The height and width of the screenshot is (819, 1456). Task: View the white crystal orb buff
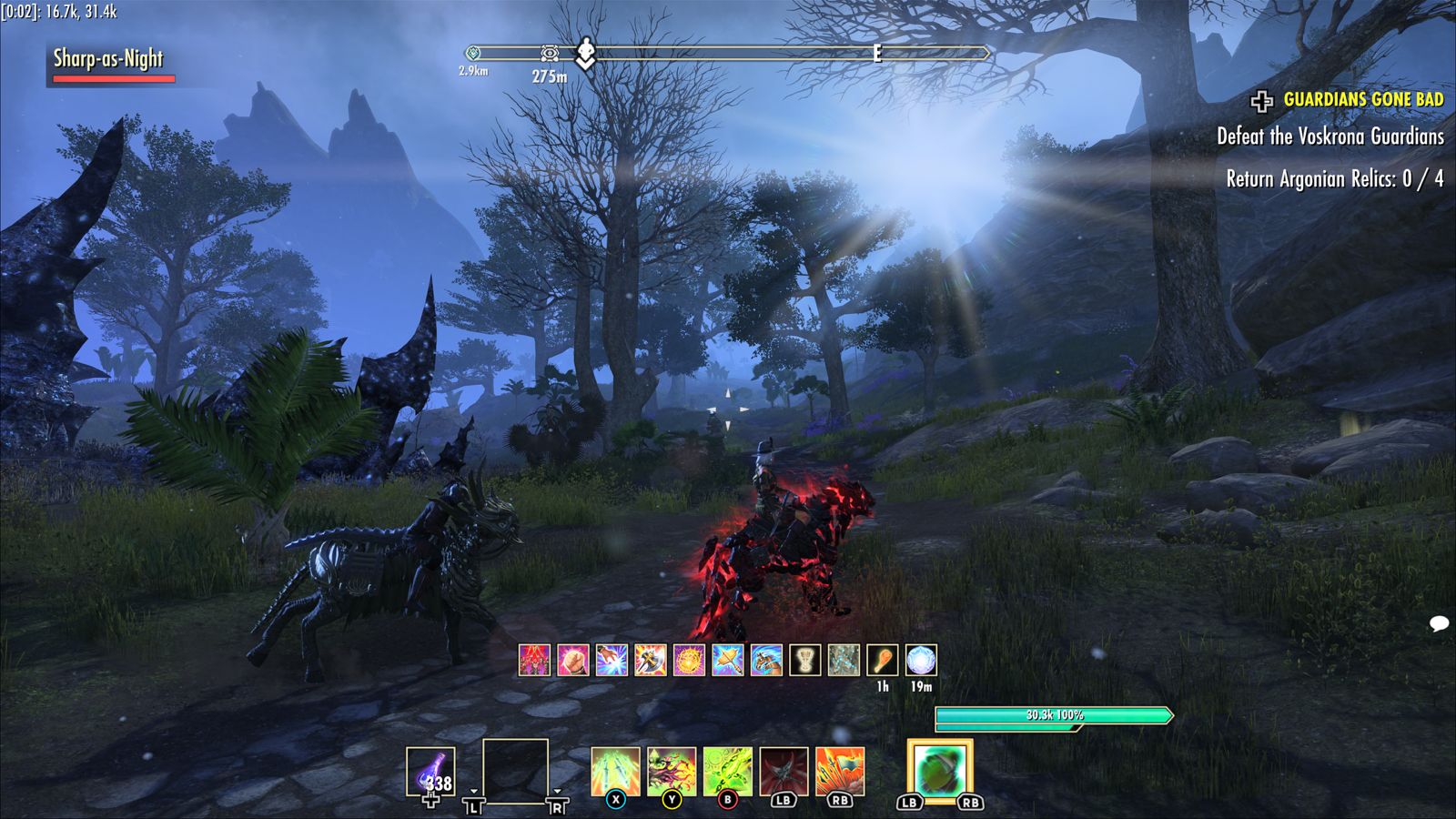click(921, 660)
